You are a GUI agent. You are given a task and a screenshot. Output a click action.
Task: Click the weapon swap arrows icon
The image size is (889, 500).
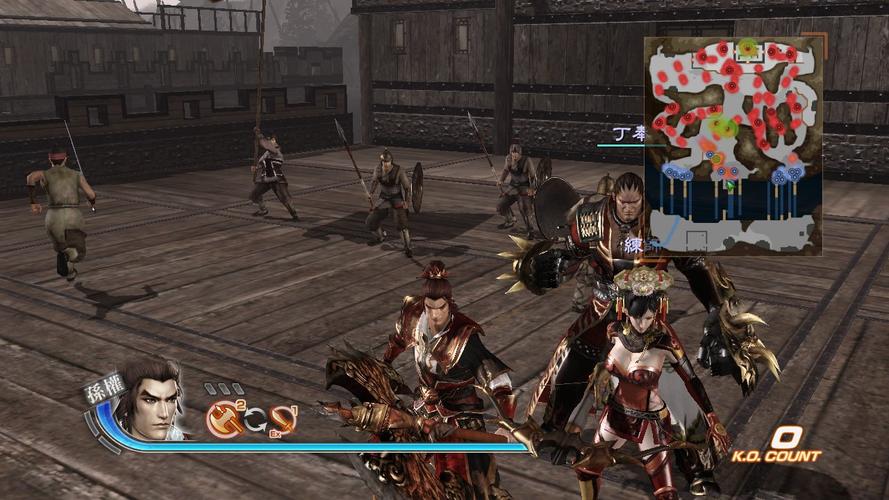coord(254,422)
